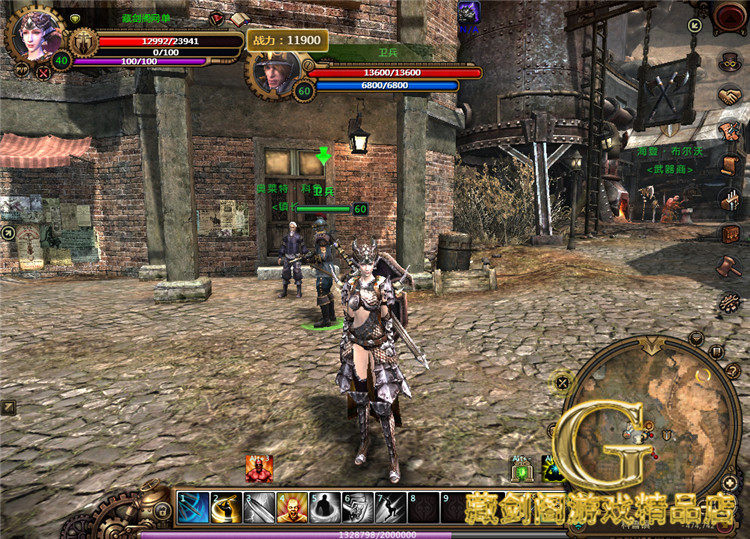
Task: Click the round X button left of minimap
Action: click(562, 381)
